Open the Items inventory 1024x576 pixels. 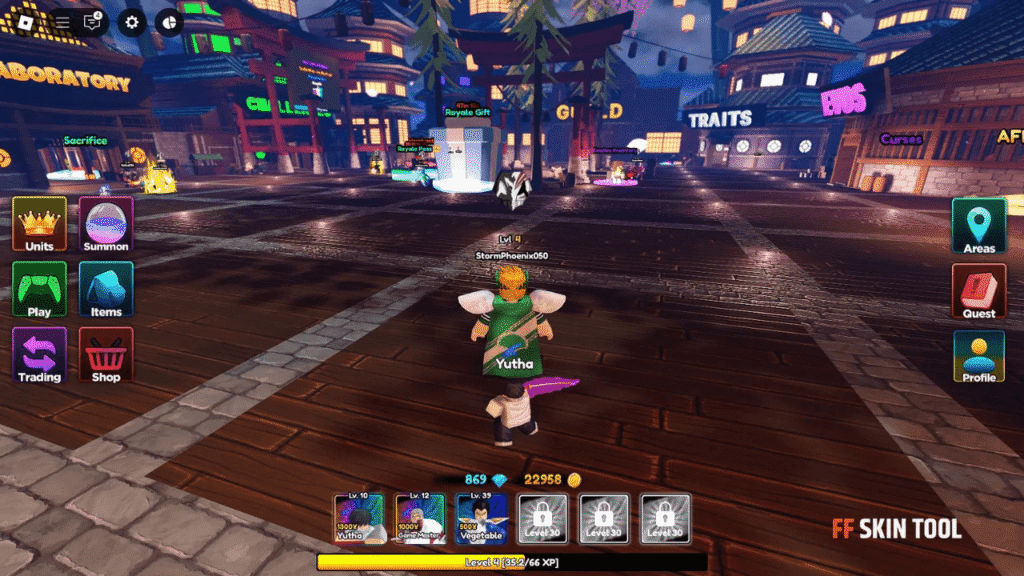[x=106, y=289]
